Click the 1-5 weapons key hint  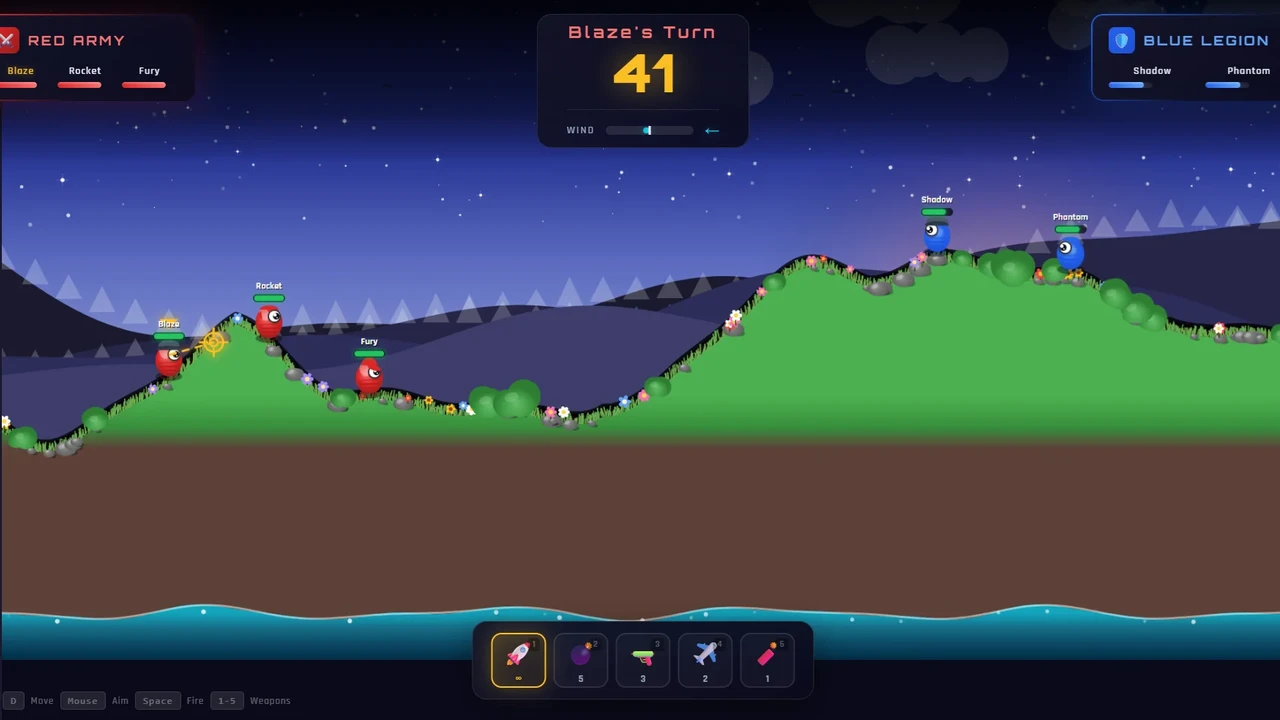pyautogui.click(x=226, y=700)
